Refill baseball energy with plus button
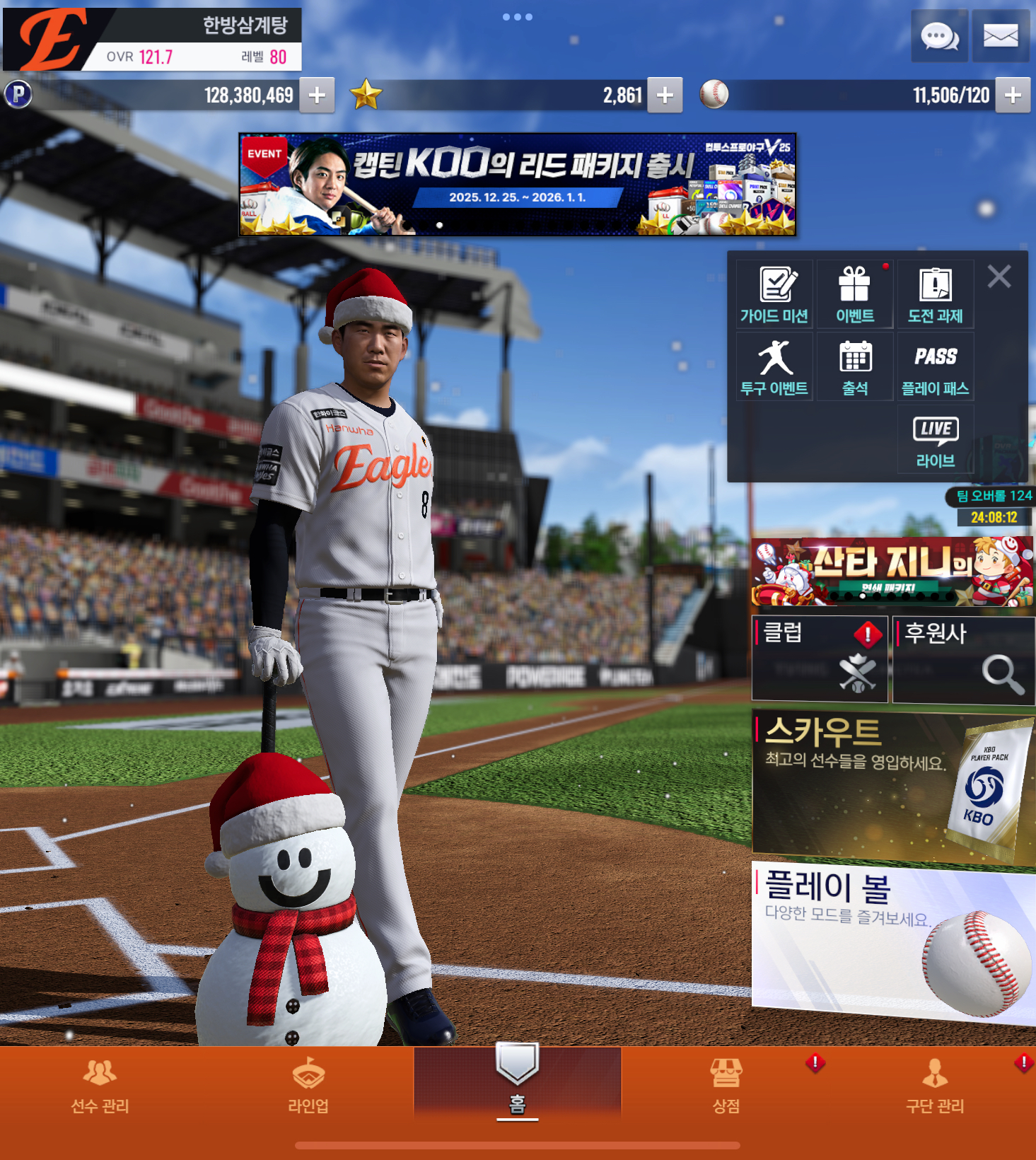 pos(1013,95)
